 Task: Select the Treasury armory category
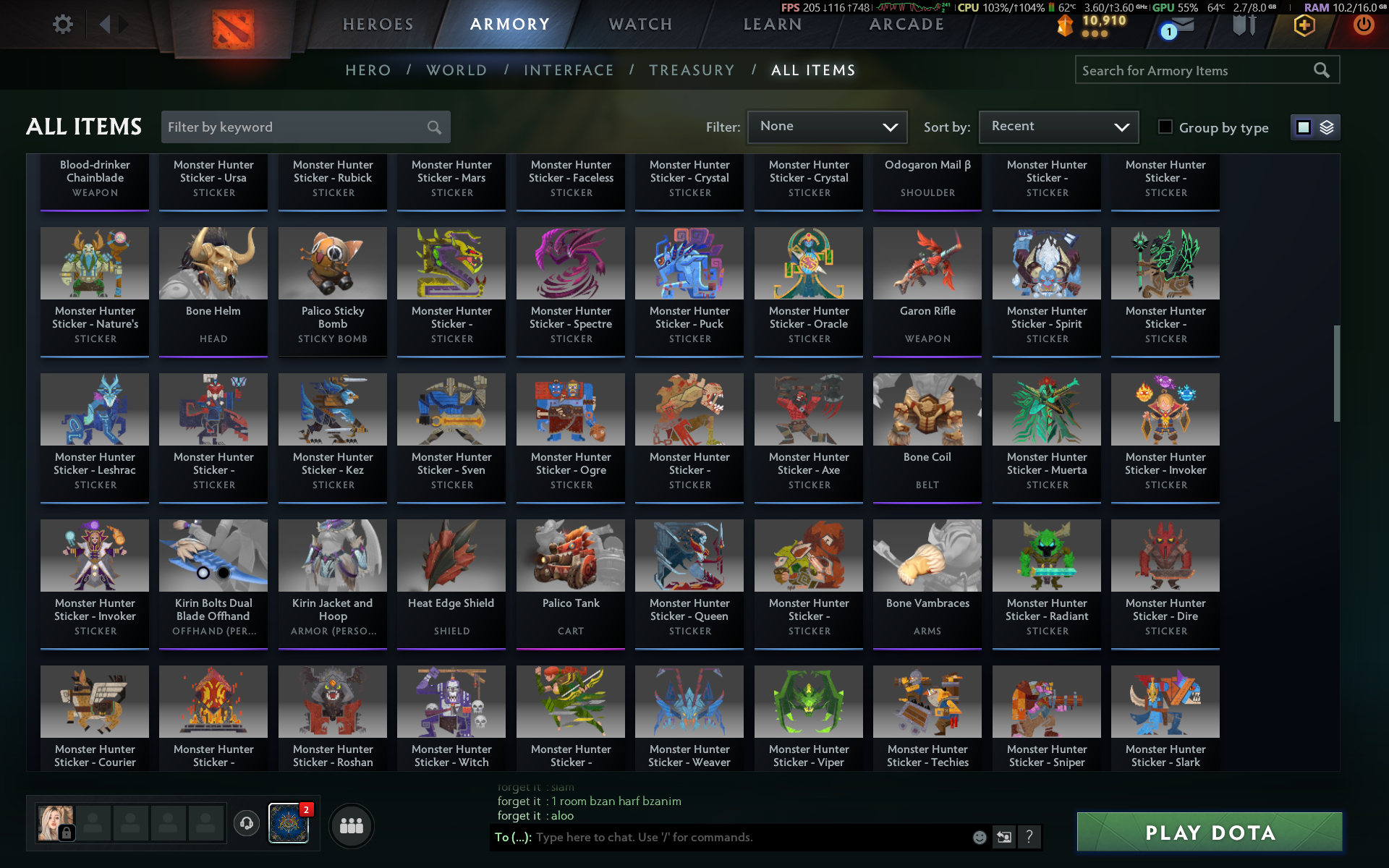692,70
